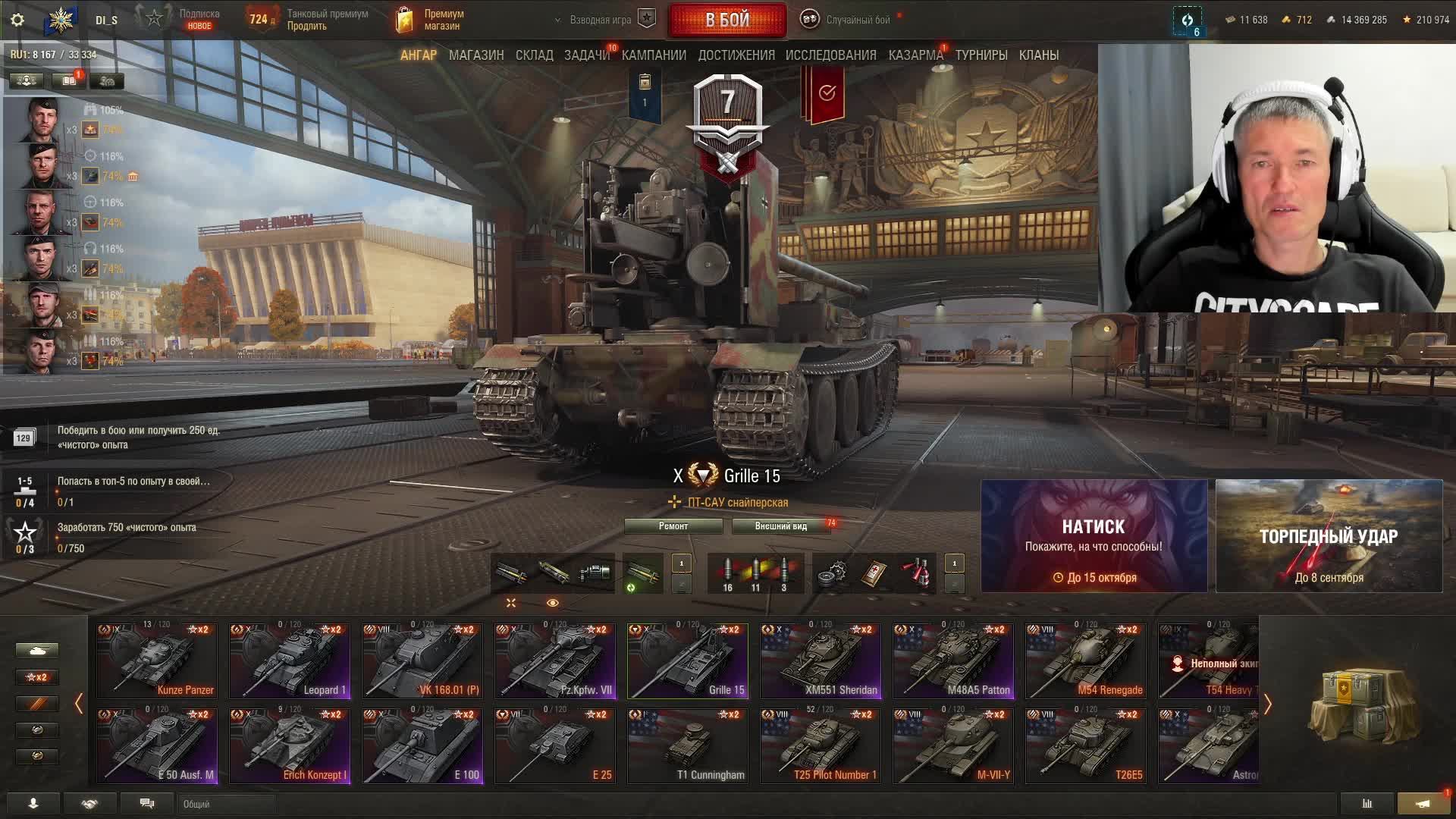Open the settings gear menu
Image resolution: width=1456 pixels, height=819 pixels.
click(x=17, y=20)
